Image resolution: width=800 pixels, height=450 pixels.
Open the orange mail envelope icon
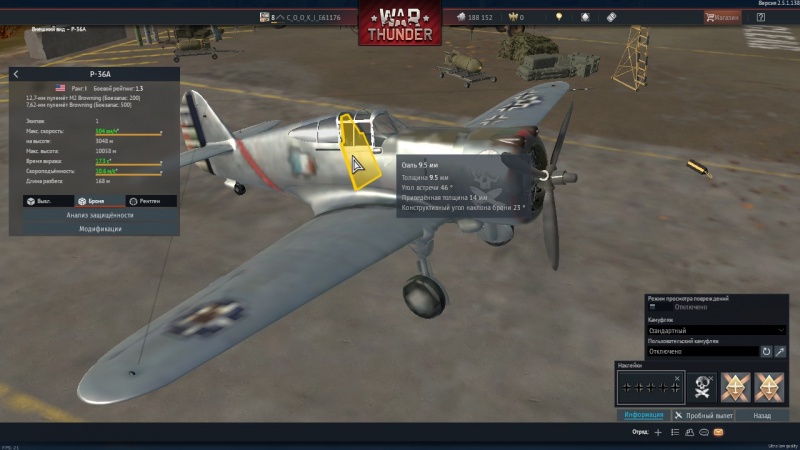[x=718, y=432]
